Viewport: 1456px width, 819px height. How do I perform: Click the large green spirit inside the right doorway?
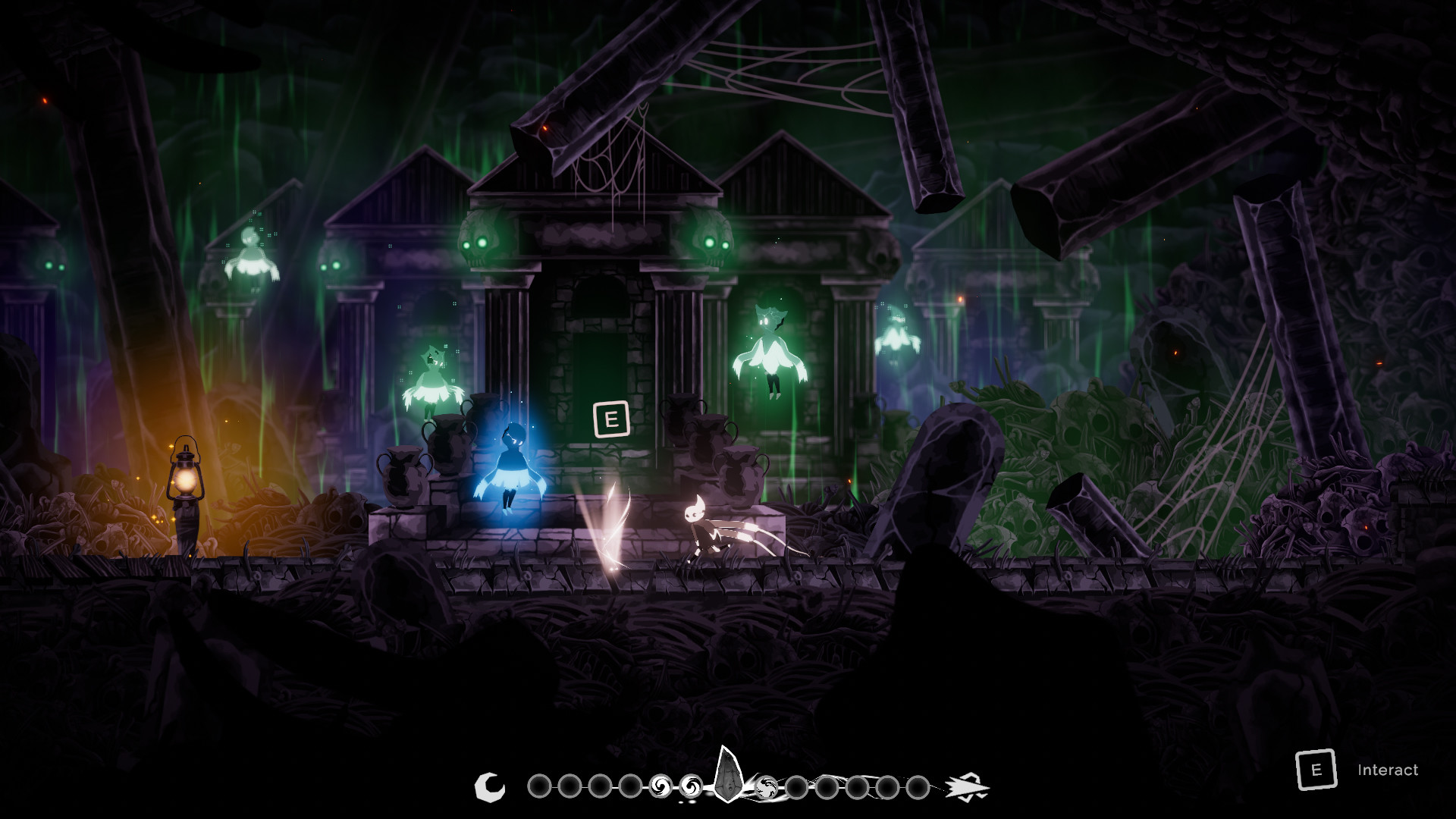pyautogui.click(x=771, y=349)
